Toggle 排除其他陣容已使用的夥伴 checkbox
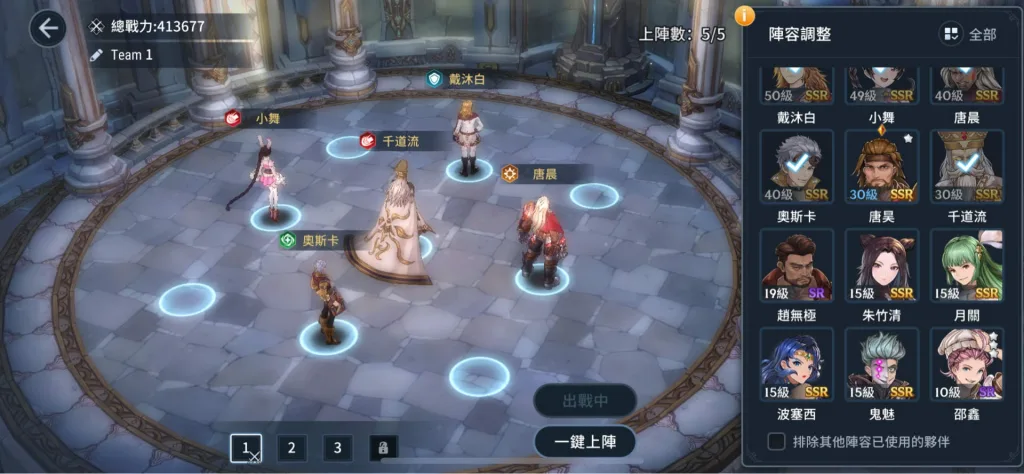 [775, 441]
